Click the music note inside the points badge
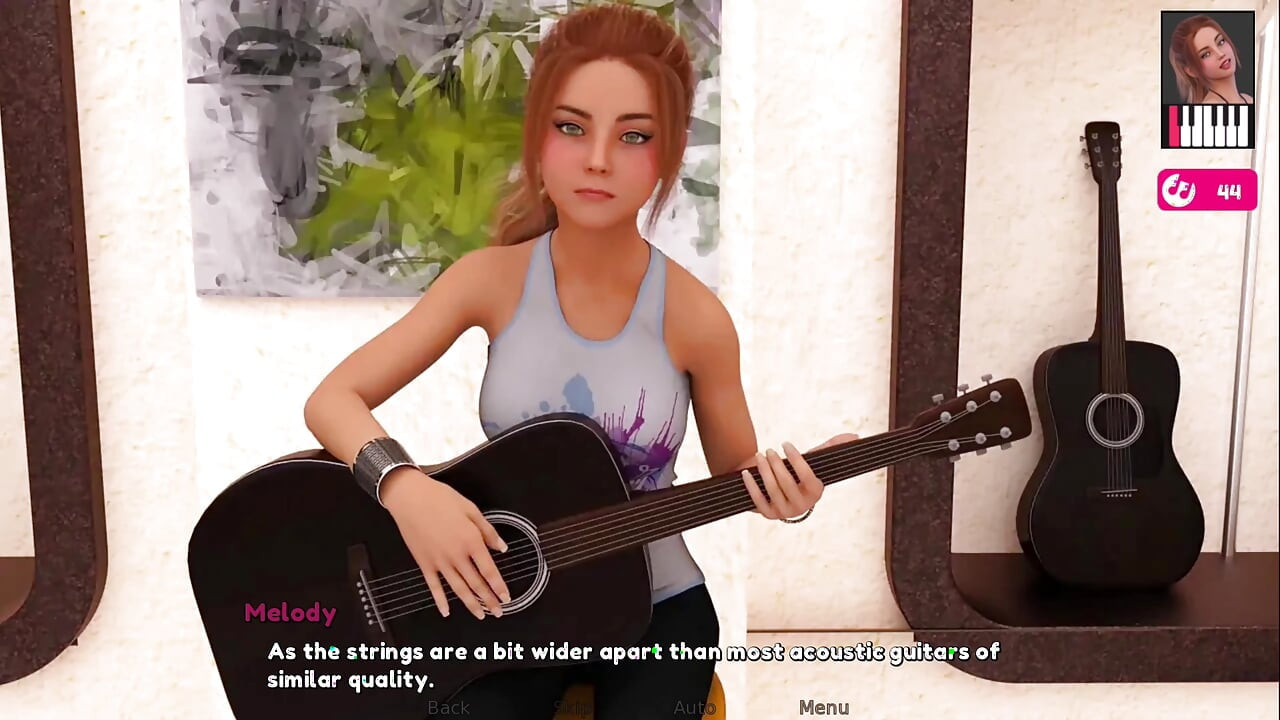Viewport: 1280px width, 720px height. coord(1182,190)
